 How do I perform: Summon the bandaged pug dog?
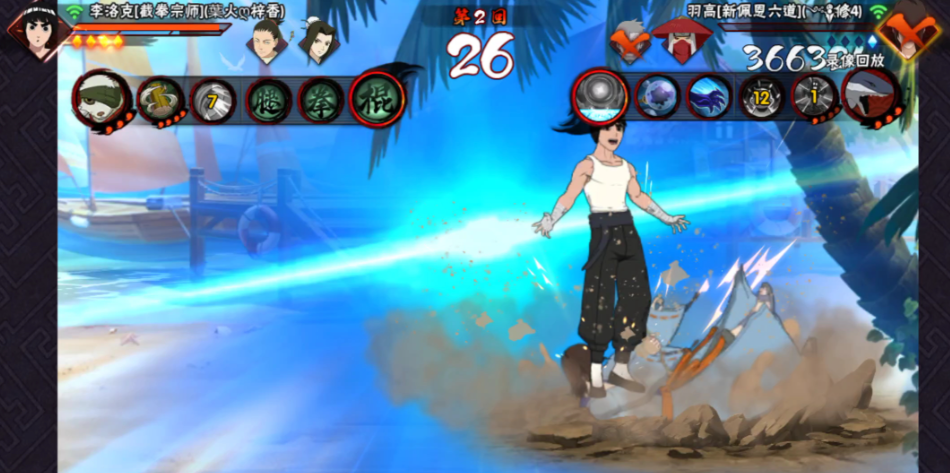click(102, 99)
